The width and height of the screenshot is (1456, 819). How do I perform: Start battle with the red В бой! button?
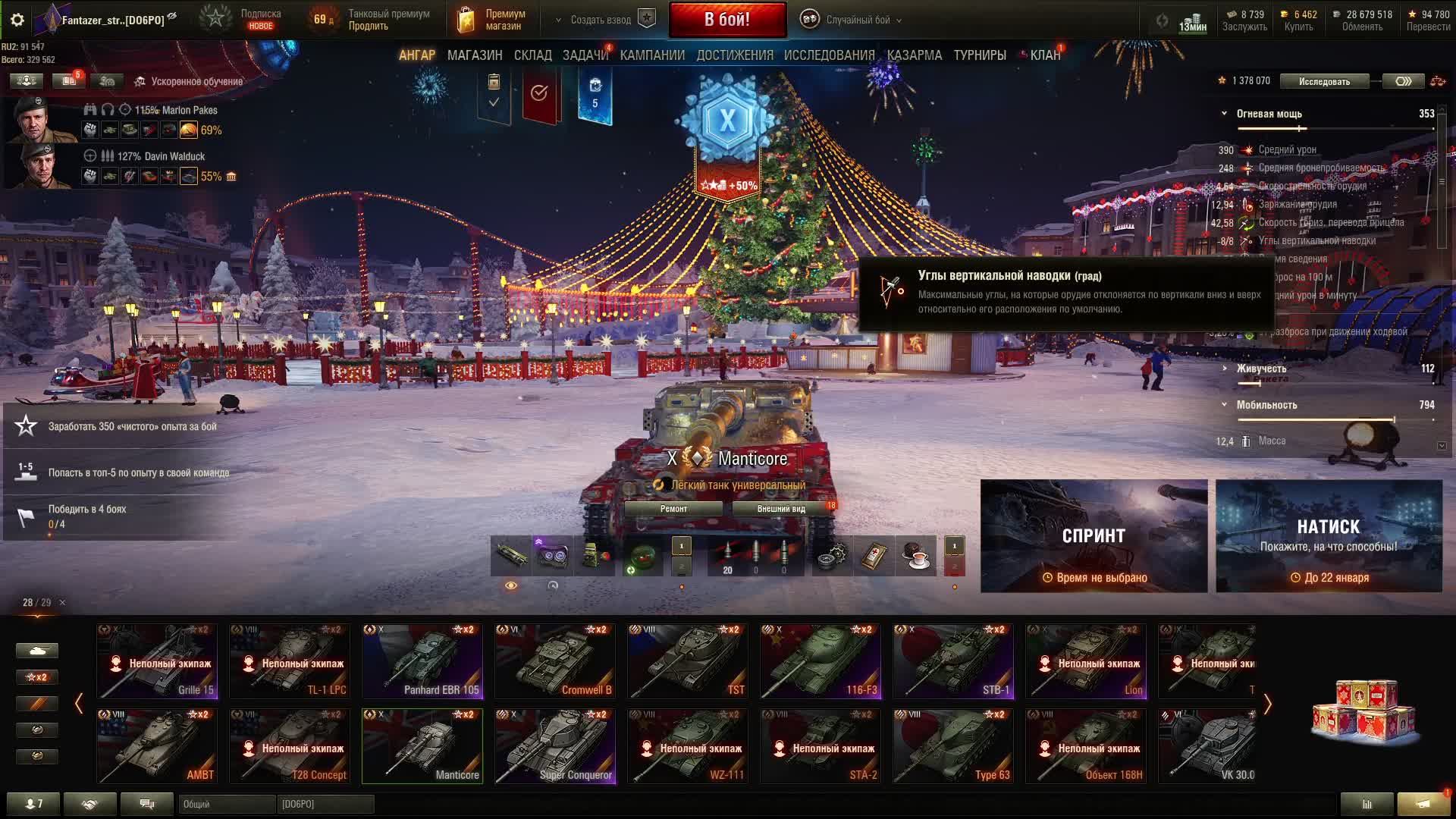click(x=727, y=20)
